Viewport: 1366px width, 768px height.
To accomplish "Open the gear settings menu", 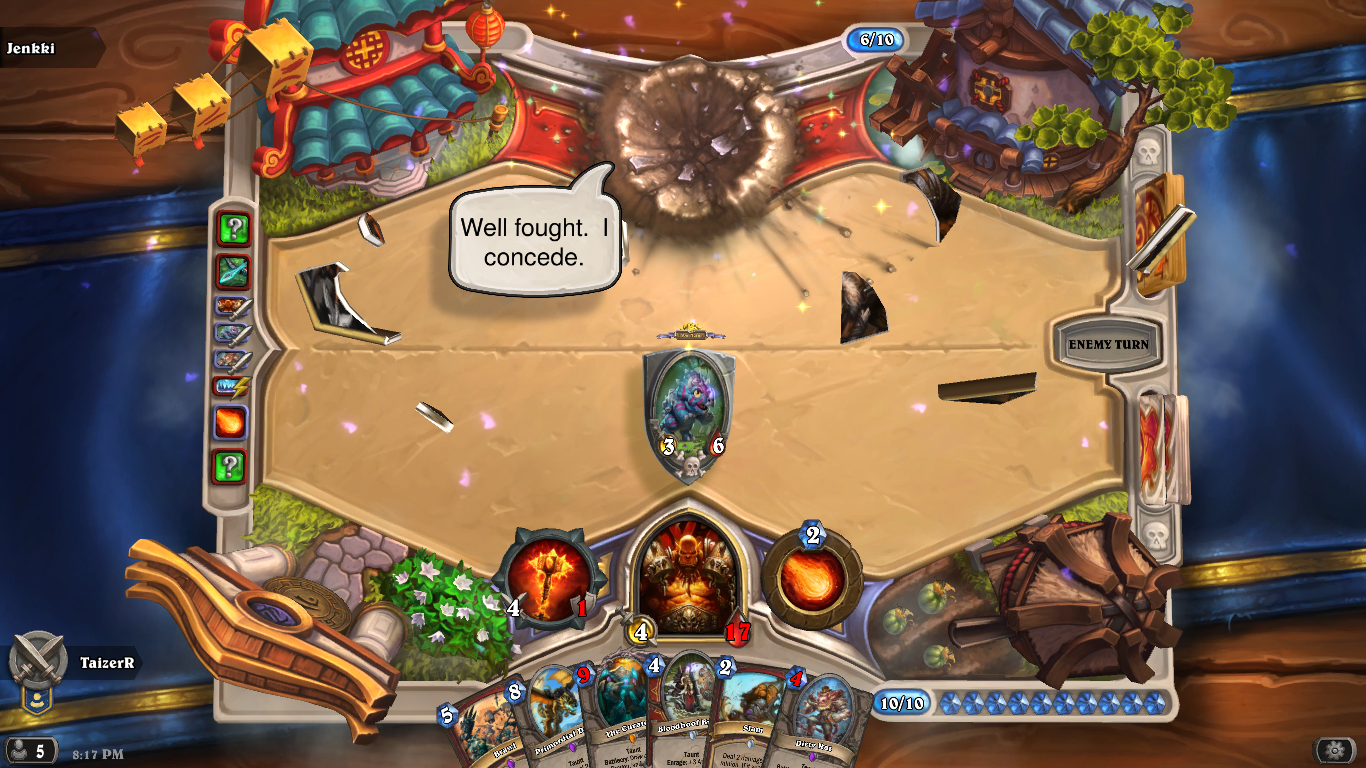I will (1334, 750).
